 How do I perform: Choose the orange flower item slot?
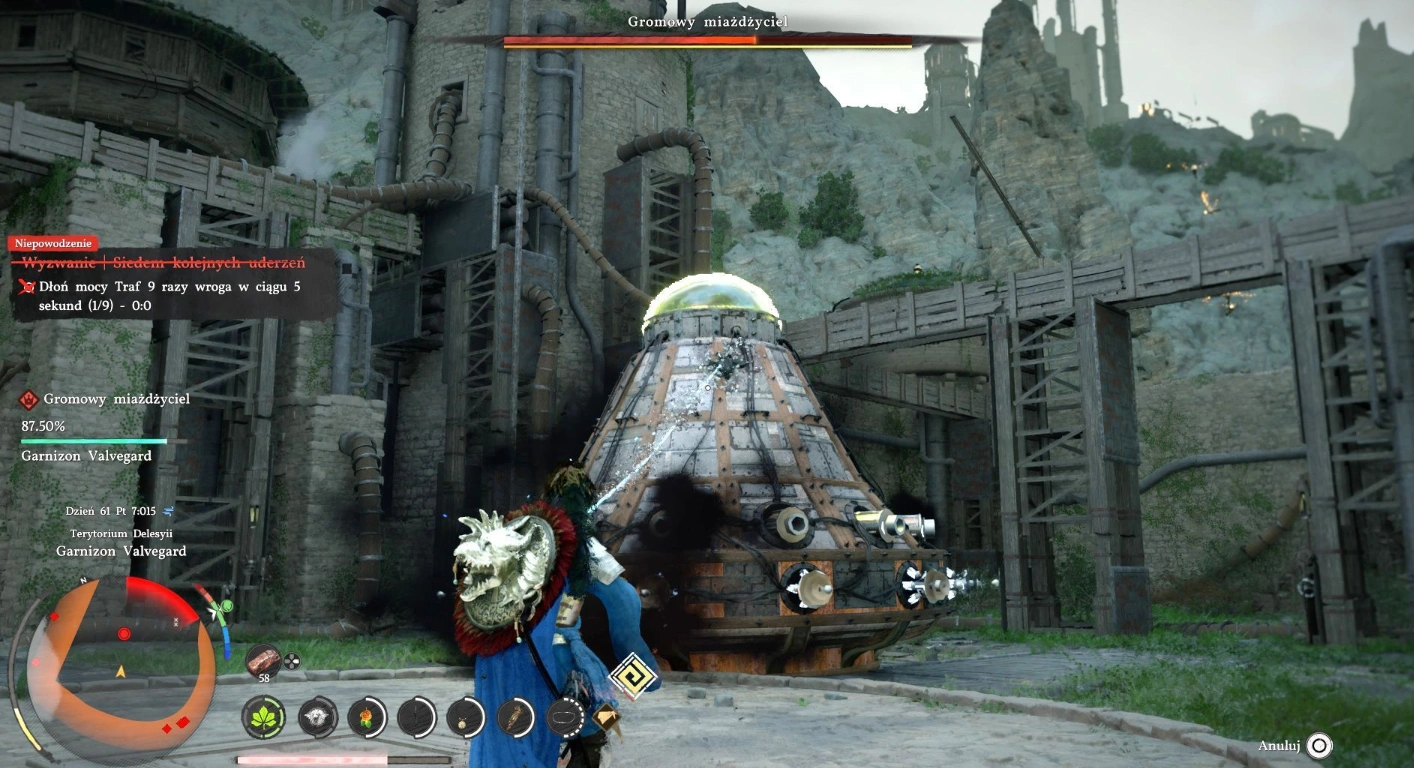point(367,717)
